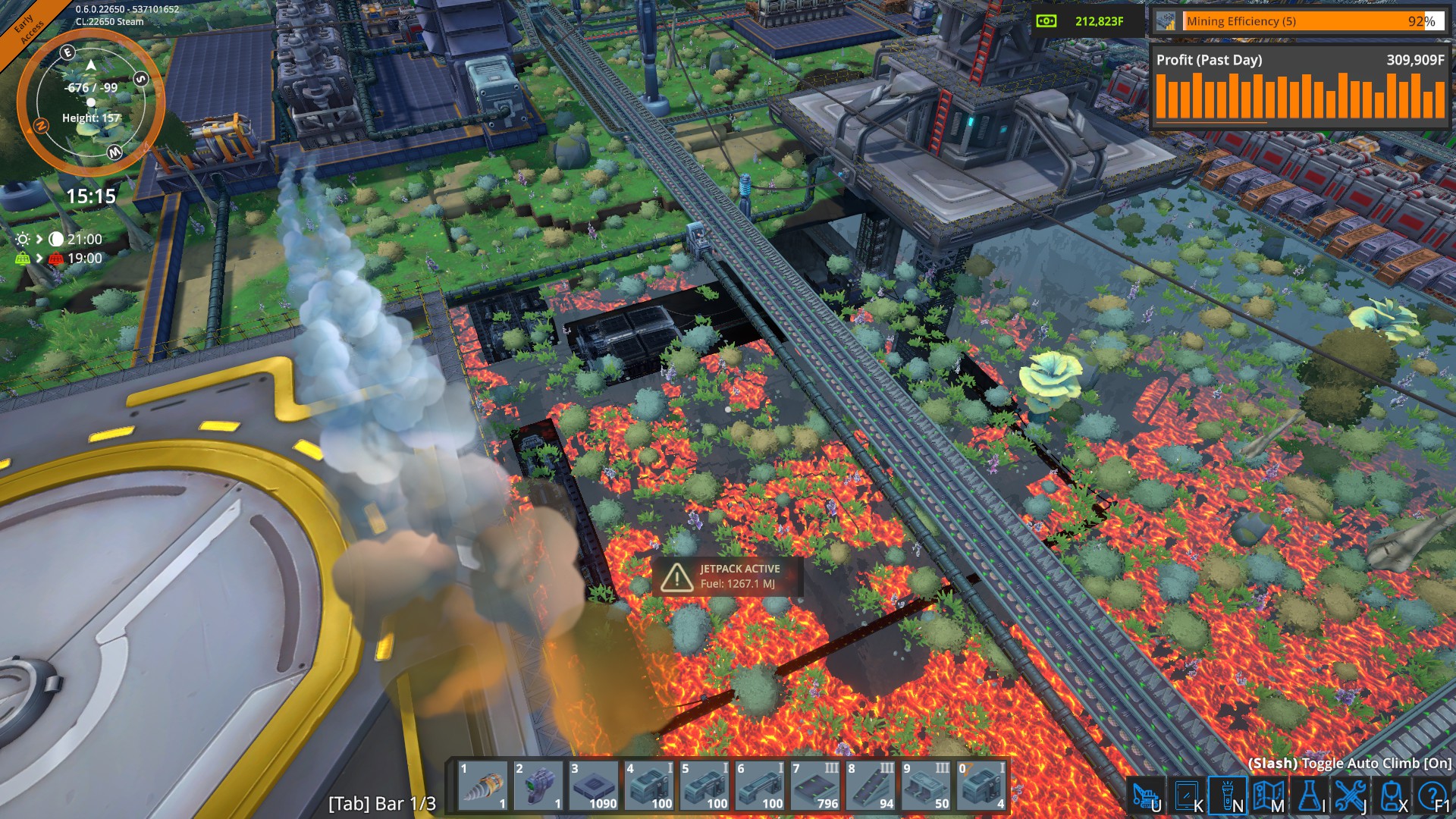Open the backpack inventory icon
This screenshot has width=1456, height=819.
pos(1392,797)
